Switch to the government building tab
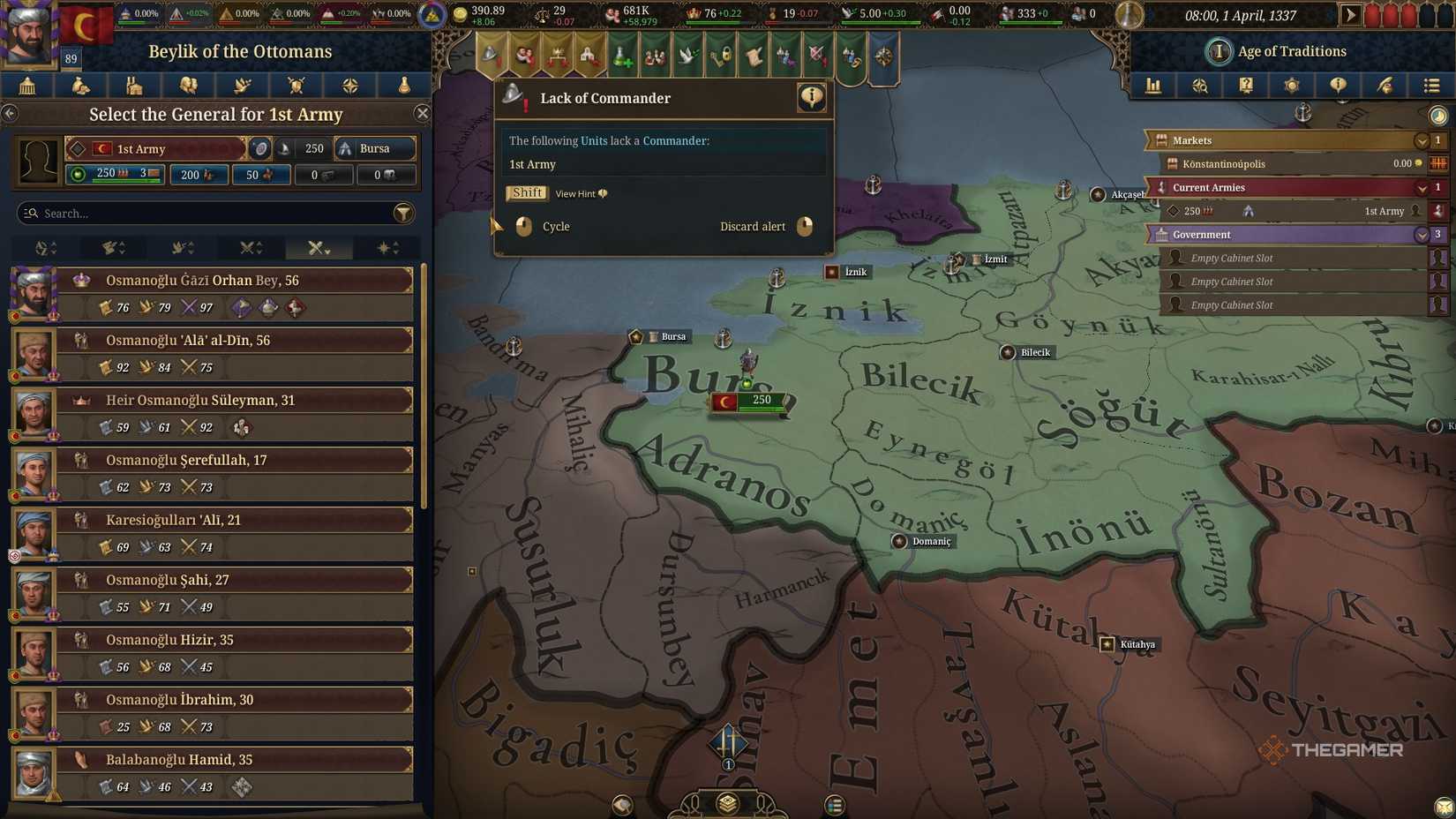 27,86
